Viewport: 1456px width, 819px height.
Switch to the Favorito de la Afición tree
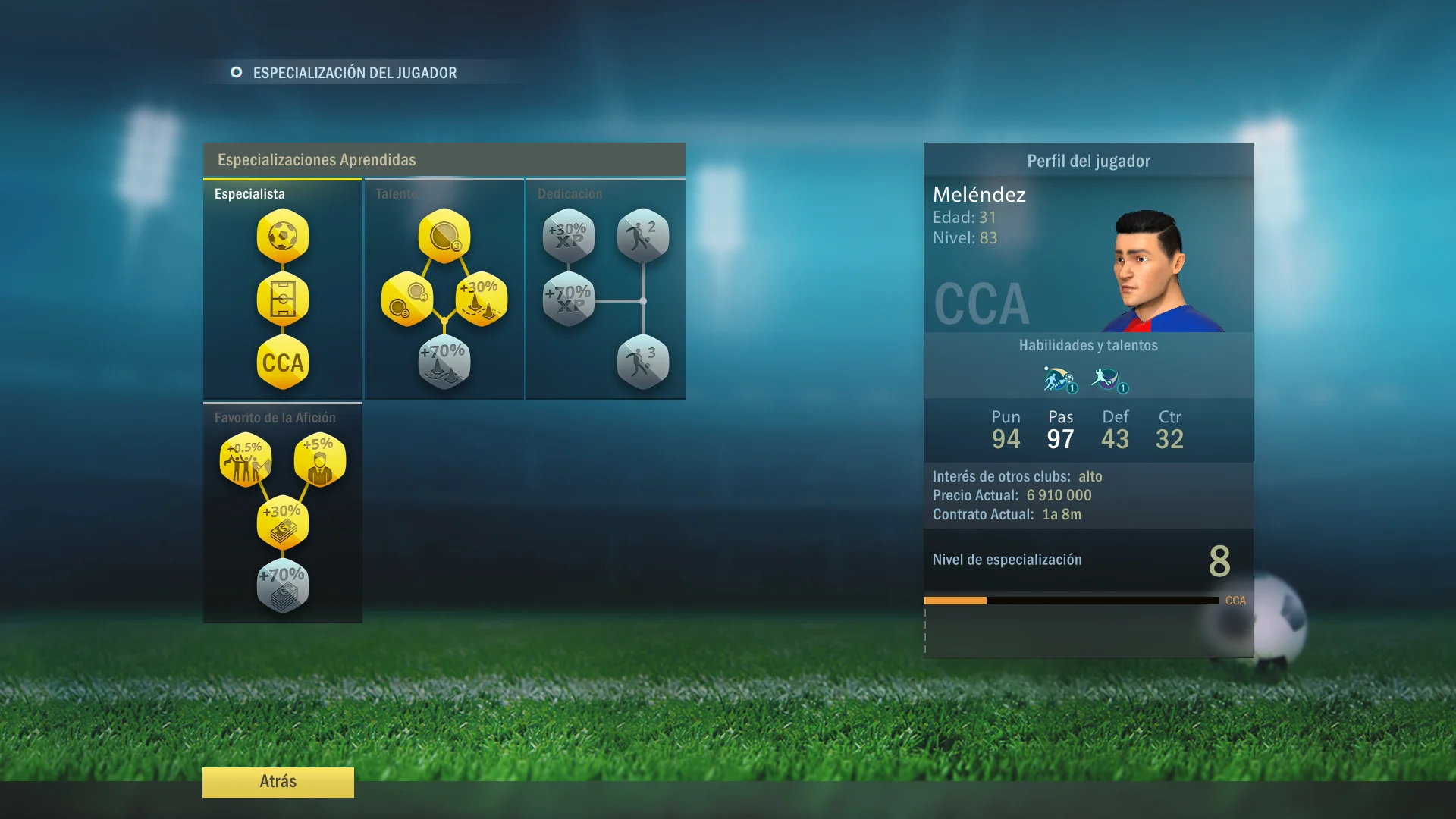[282, 416]
